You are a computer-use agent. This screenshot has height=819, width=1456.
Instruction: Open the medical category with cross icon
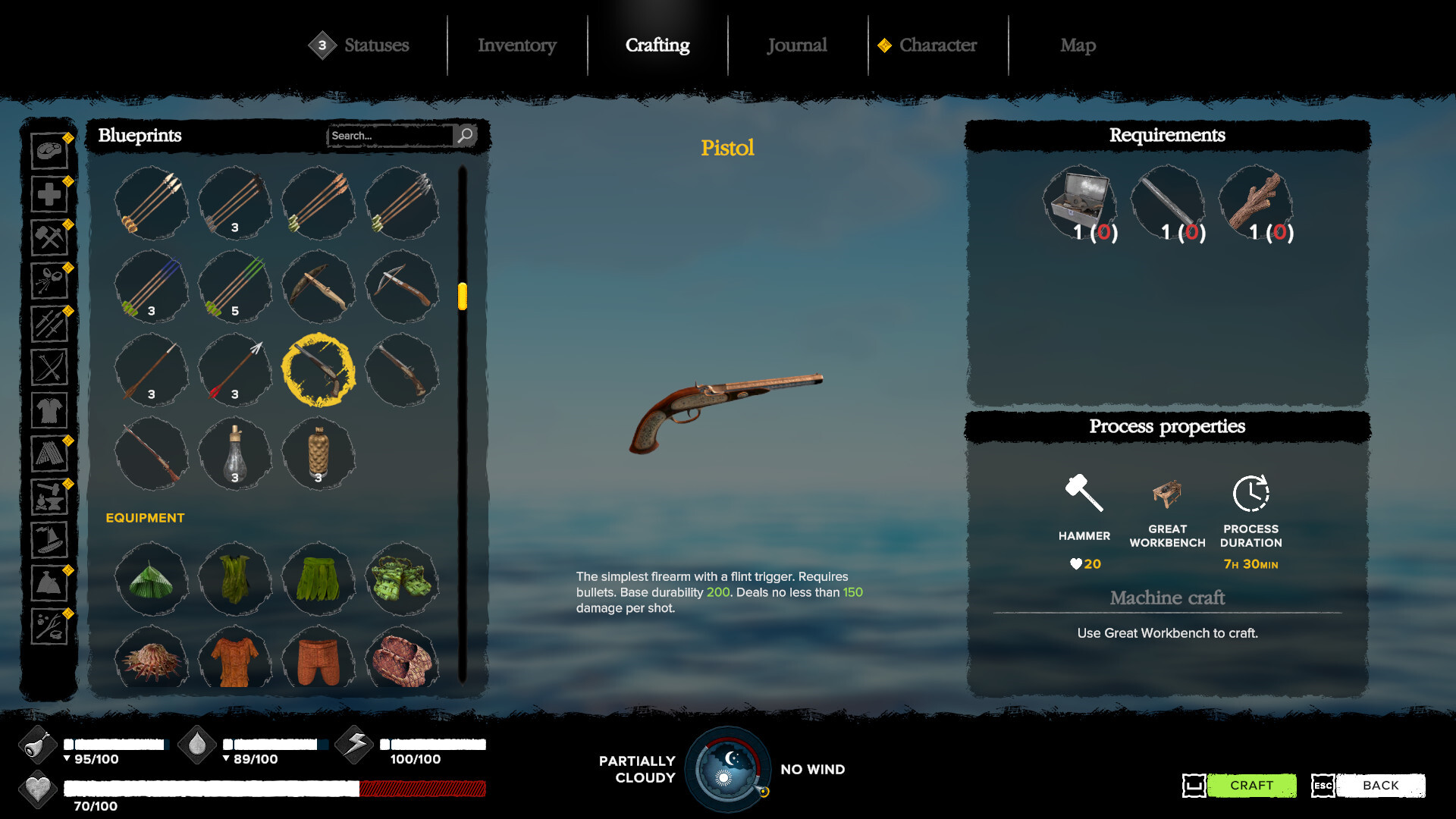point(49,194)
